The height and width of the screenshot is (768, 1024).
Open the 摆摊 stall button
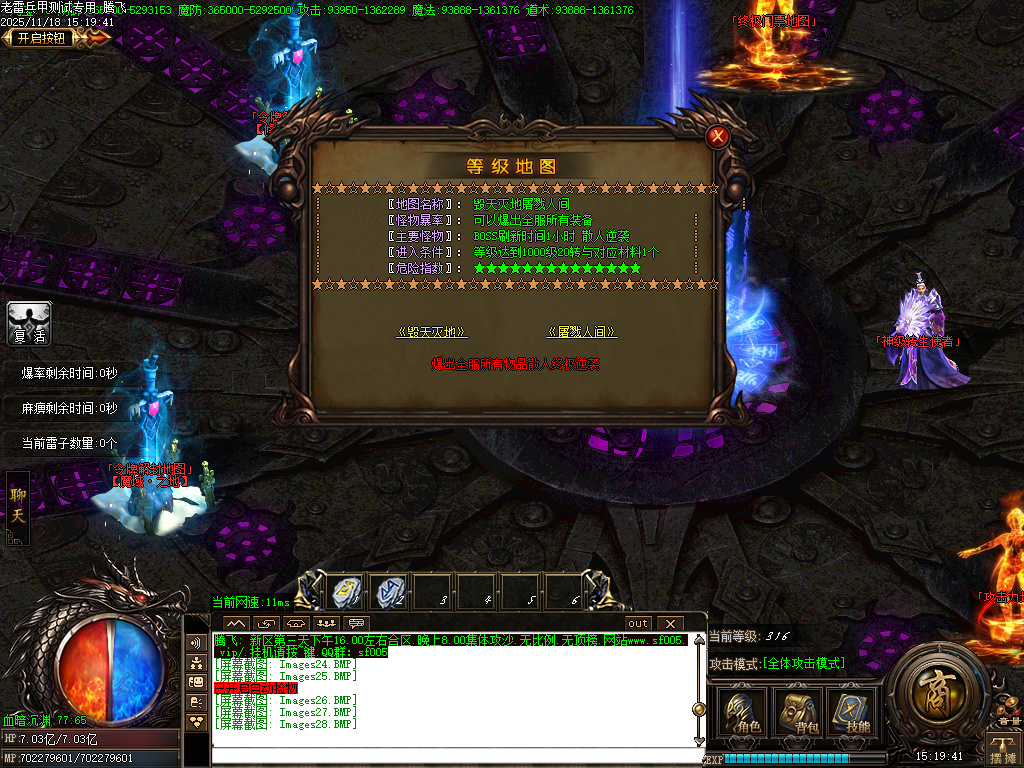point(1003,750)
